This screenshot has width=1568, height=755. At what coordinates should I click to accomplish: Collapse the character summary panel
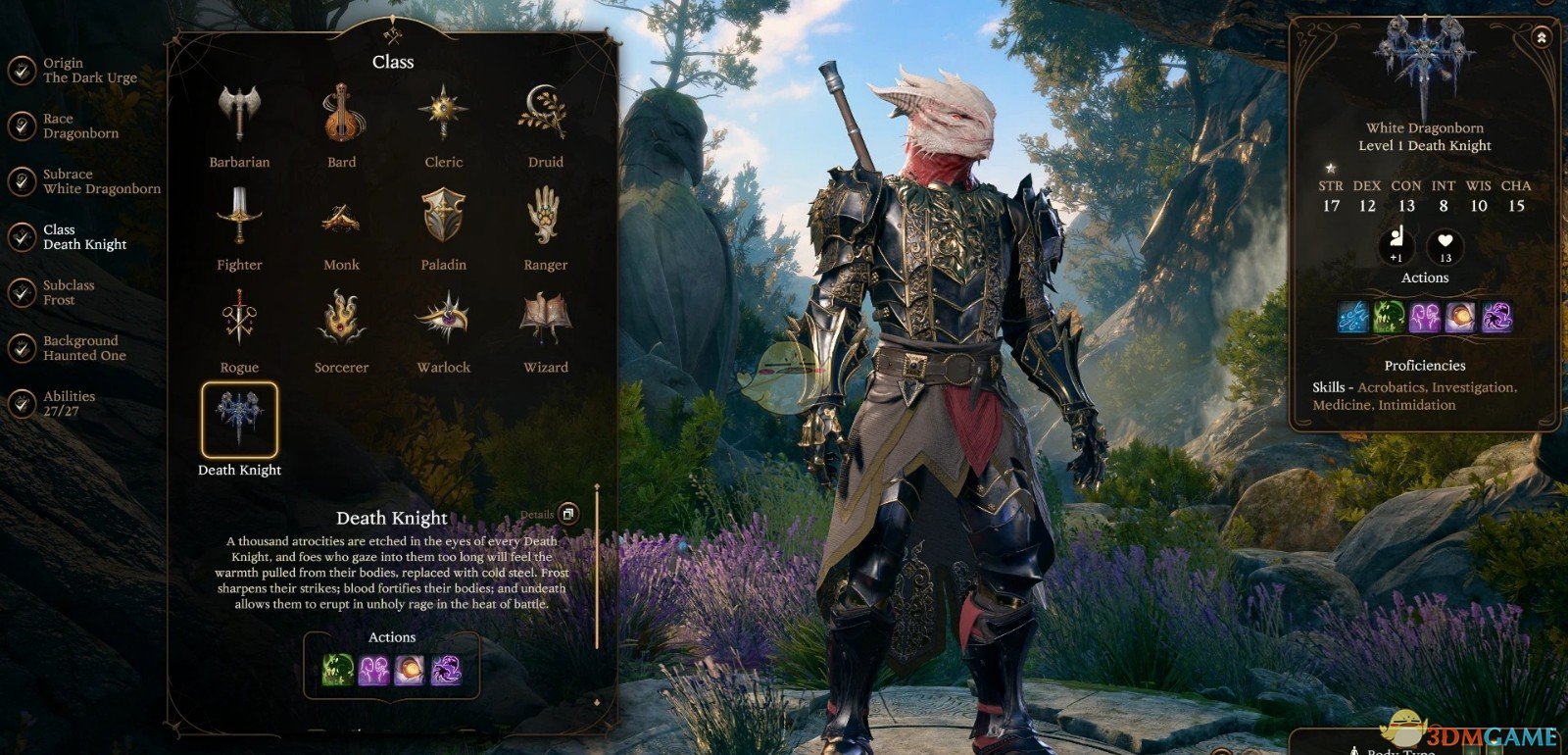[x=1542, y=37]
